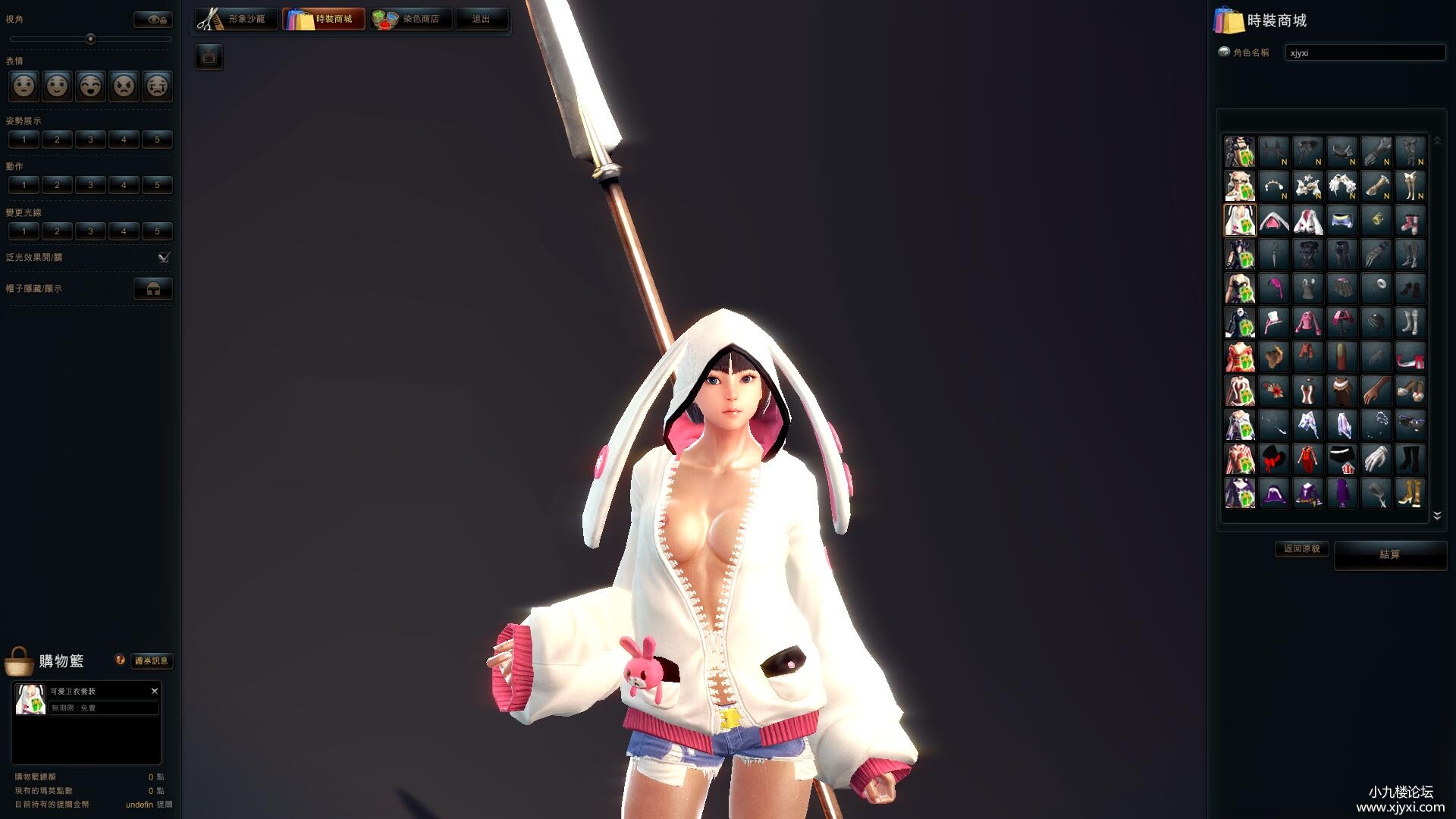Switch to the 染色商店 dye shop tab
Image resolution: width=1456 pixels, height=819 pixels.
[410, 19]
